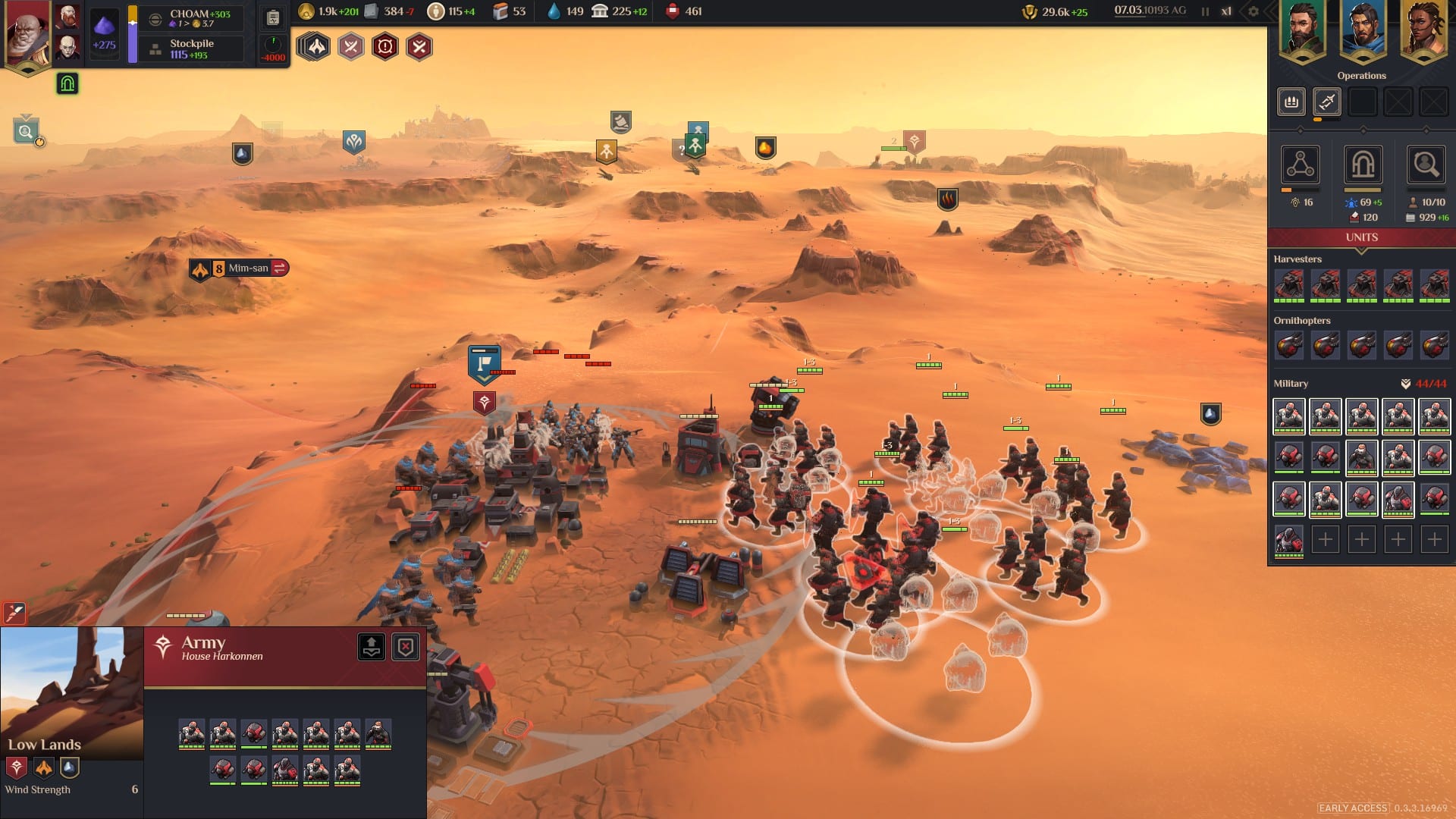Image resolution: width=1456 pixels, height=819 pixels.
Task: Change the x1 game speed
Action: click(x=1226, y=11)
